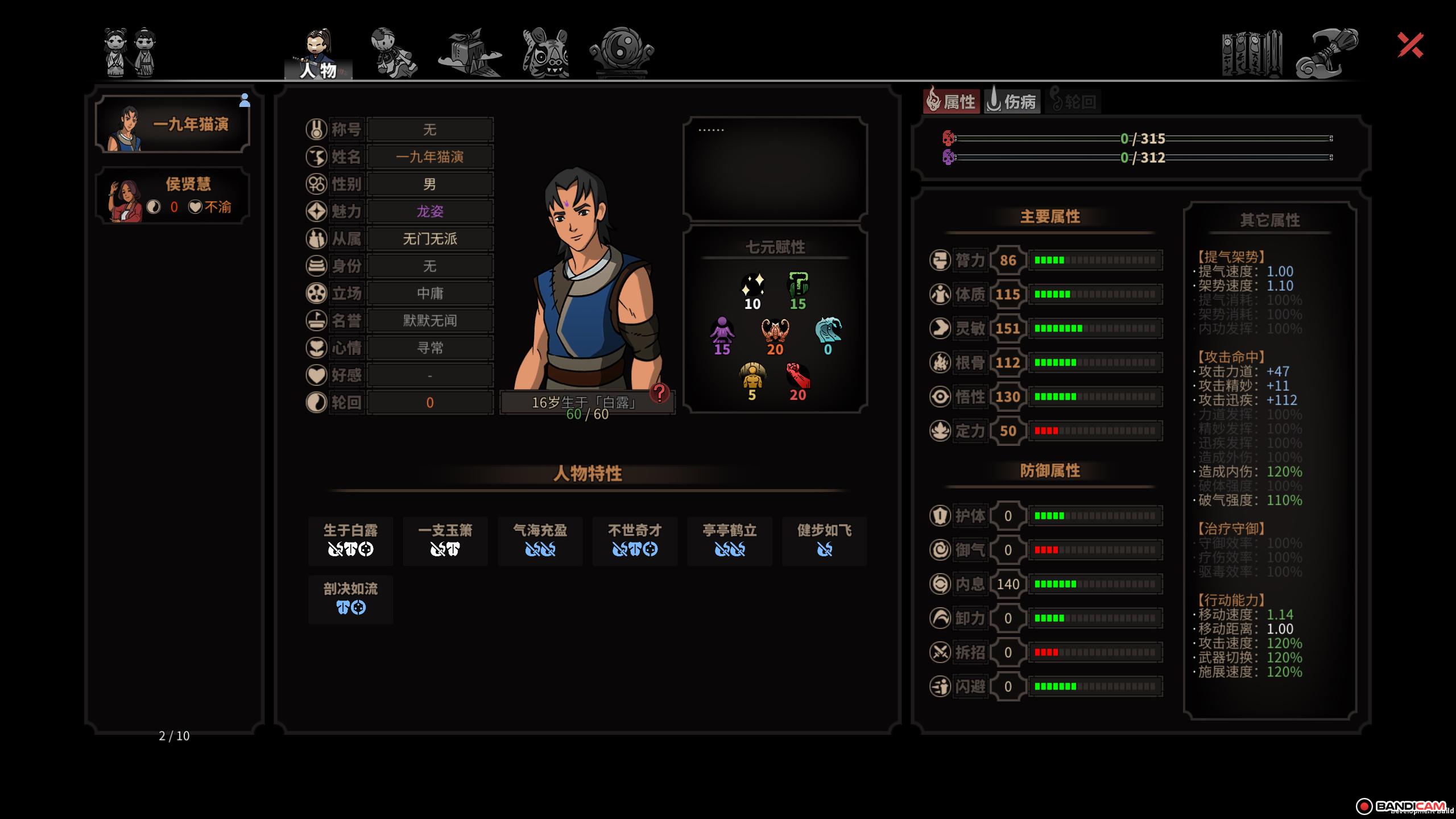Select the 剖决如流 trait
Screen dimensions: 1456x819
(350, 599)
